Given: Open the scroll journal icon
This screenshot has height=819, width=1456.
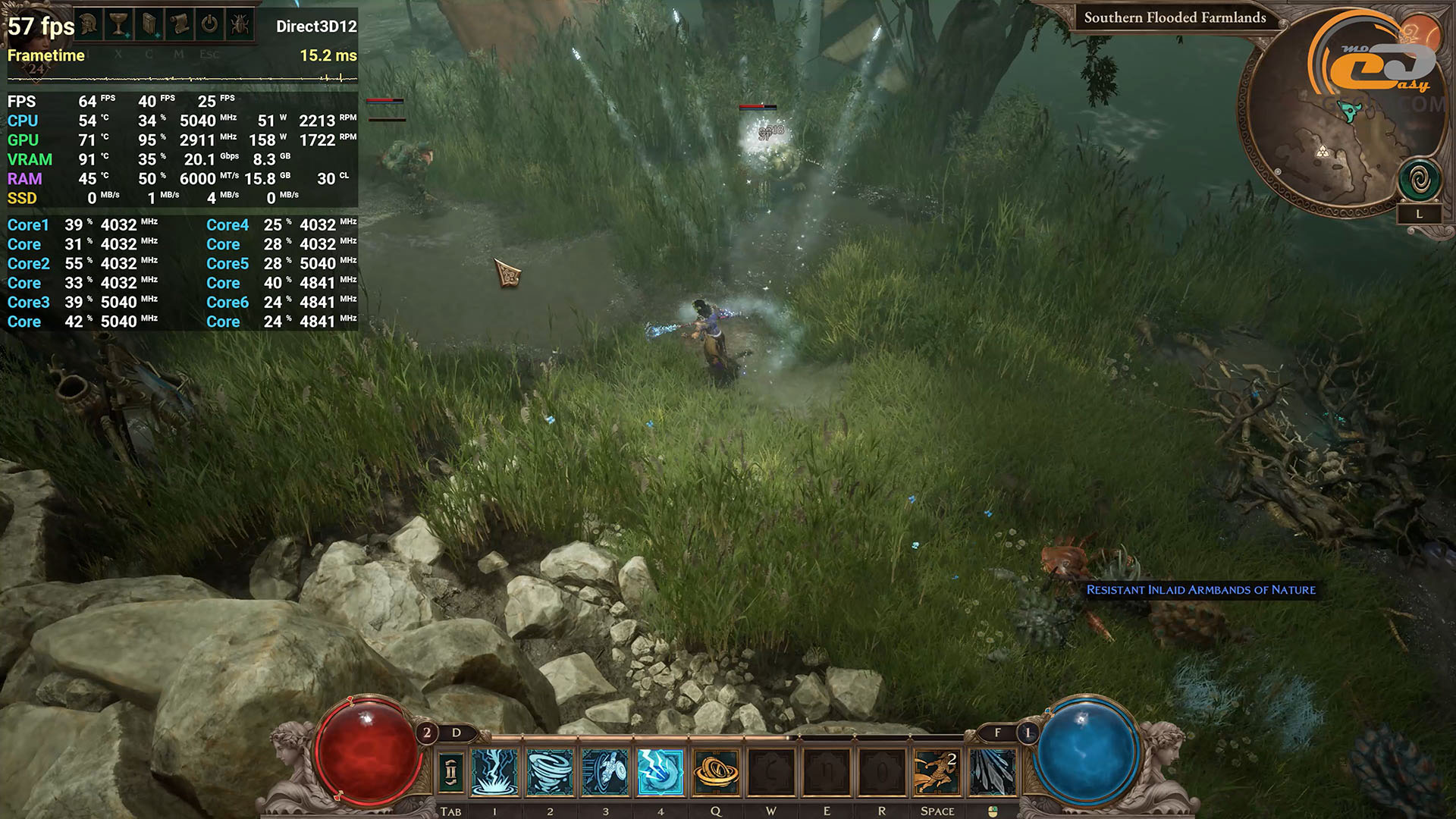Looking at the screenshot, I should pyautogui.click(x=180, y=24).
